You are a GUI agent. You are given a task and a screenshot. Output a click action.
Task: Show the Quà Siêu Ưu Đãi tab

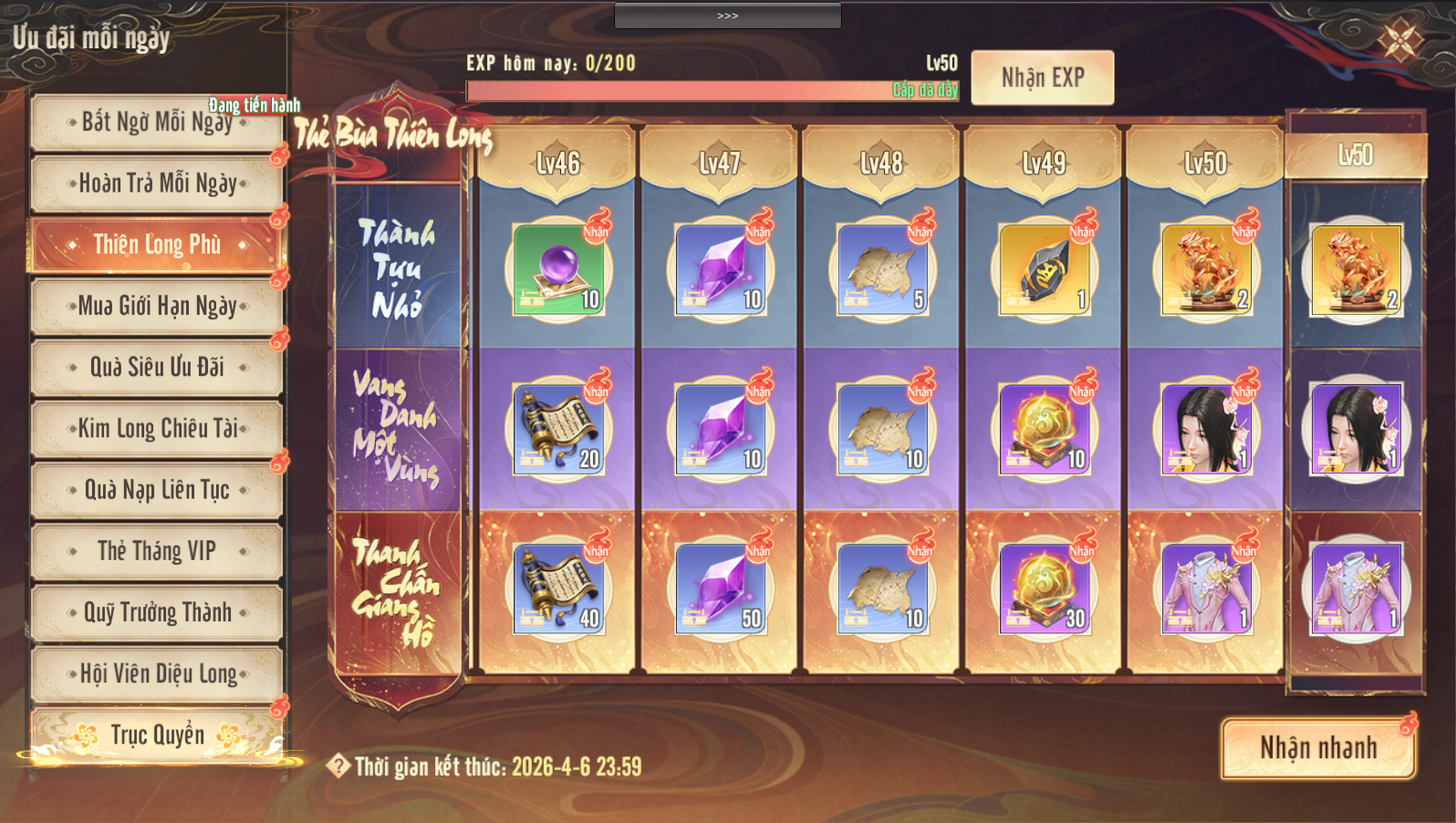point(156,367)
